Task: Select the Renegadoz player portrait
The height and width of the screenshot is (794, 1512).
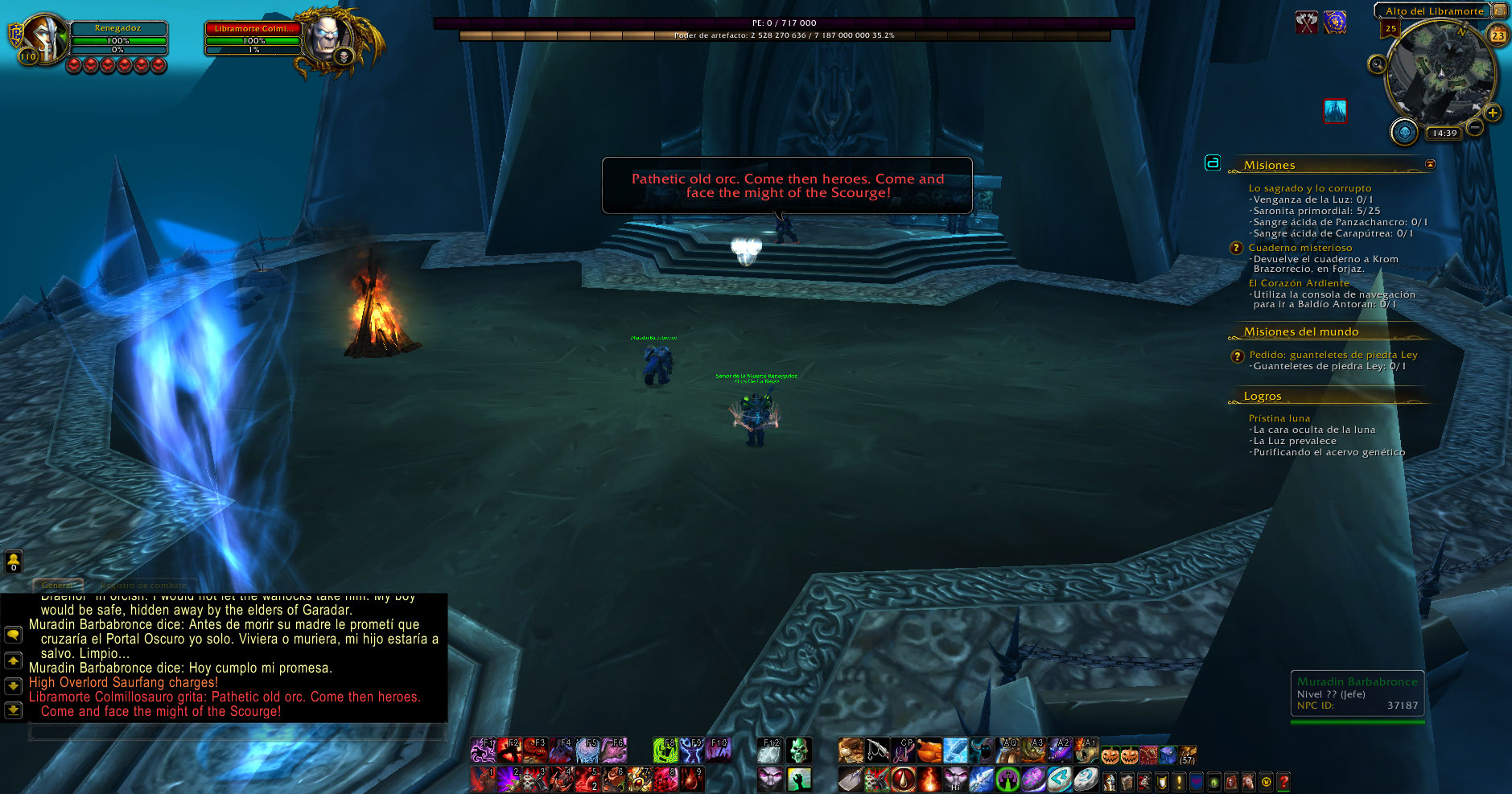Action: click(x=44, y=38)
